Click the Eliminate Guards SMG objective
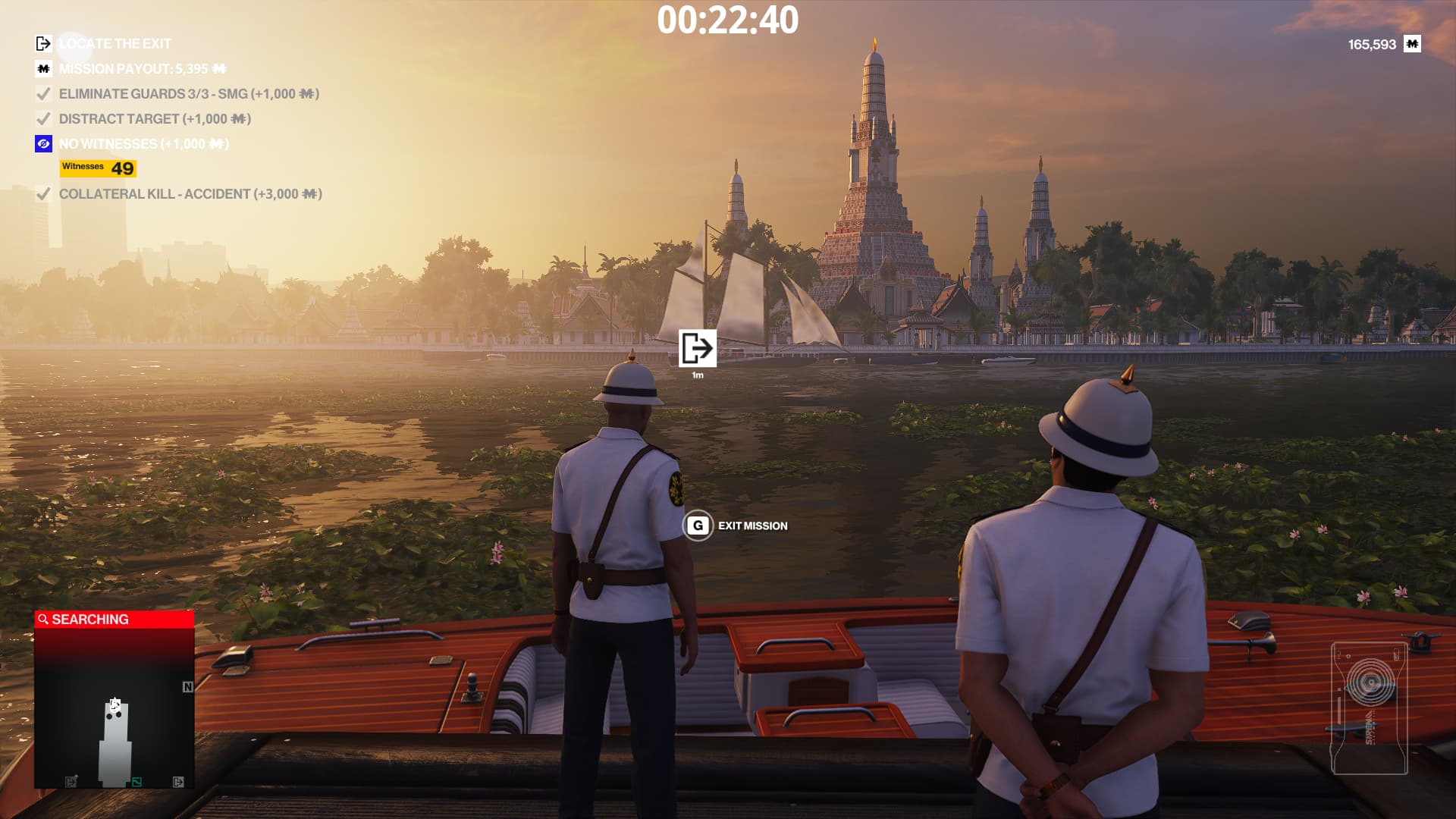The width and height of the screenshot is (1456, 819). (188, 94)
